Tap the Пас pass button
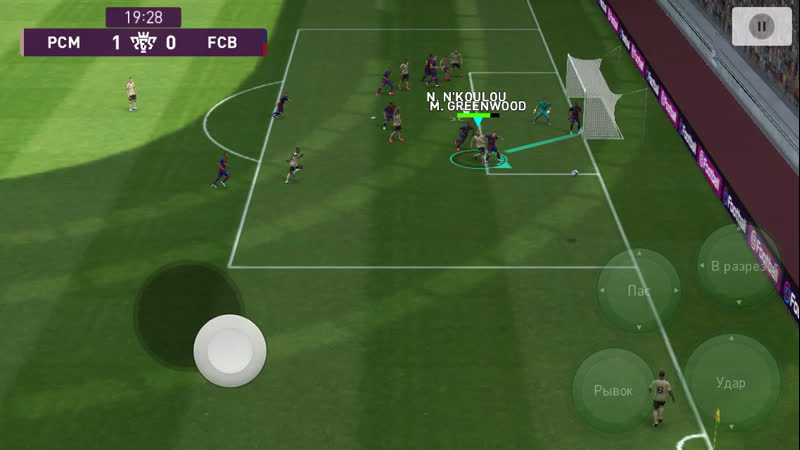The image size is (800, 450). coord(638,291)
